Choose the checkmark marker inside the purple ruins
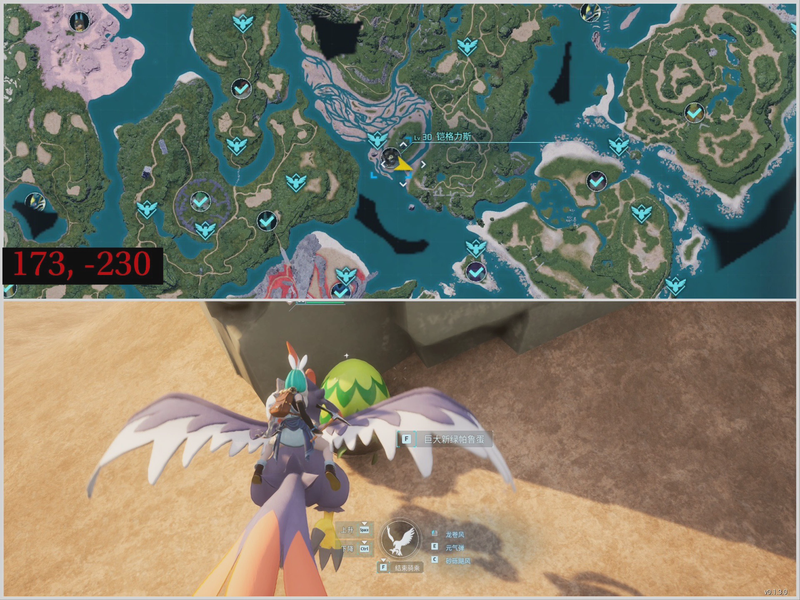Image resolution: width=800 pixels, height=600 pixels. (200, 201)
